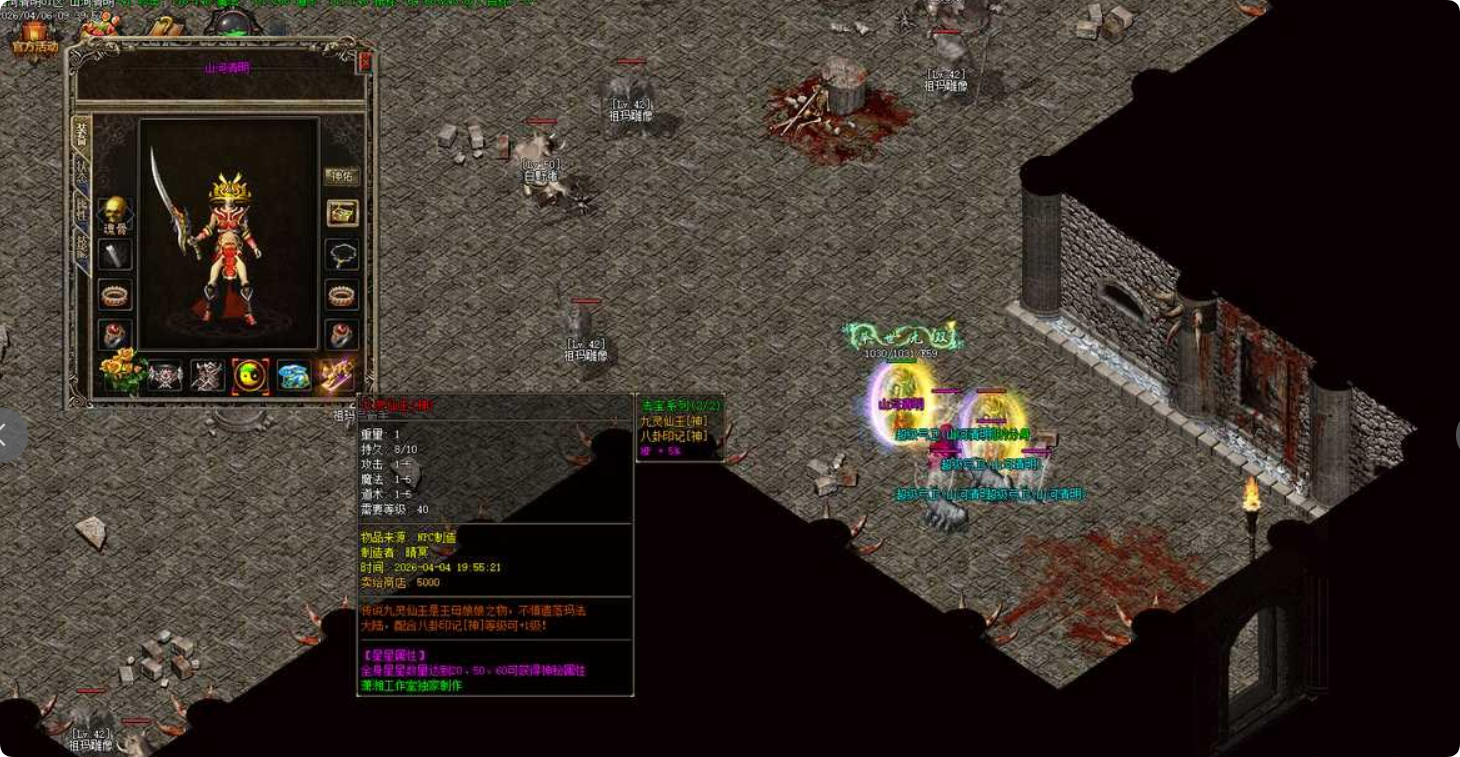Viewport: 1460px width, 757px height.
Task: Click the treasure chest slot under 神佑 label
Action: pyautogui.click(x=341, y=214)
